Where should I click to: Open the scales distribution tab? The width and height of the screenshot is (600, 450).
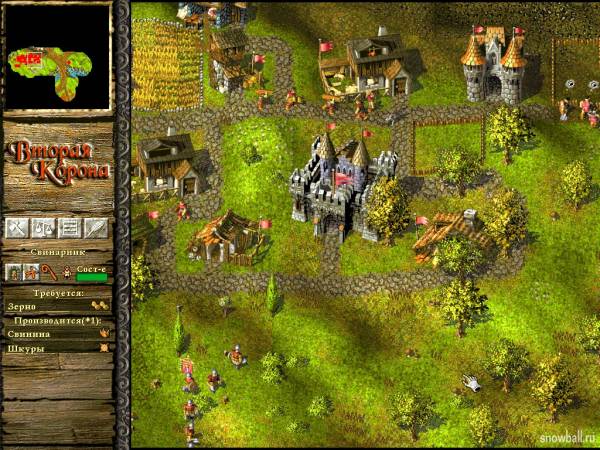pyautogui.click(x=42, y=228)
